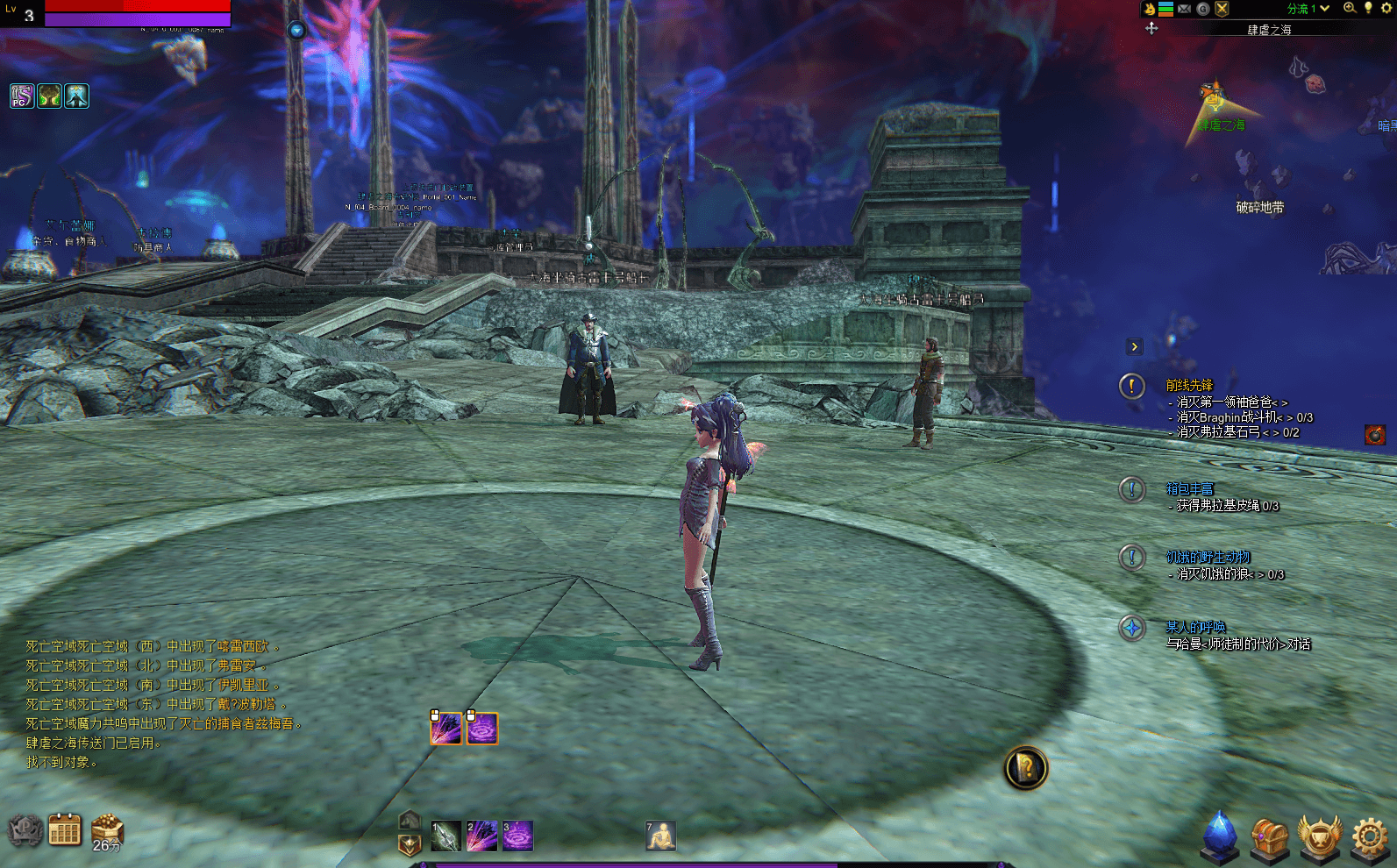Click the crossed swords shield icon
The width and height of the screenshot is (1397, 868).
click(1222, 9)
